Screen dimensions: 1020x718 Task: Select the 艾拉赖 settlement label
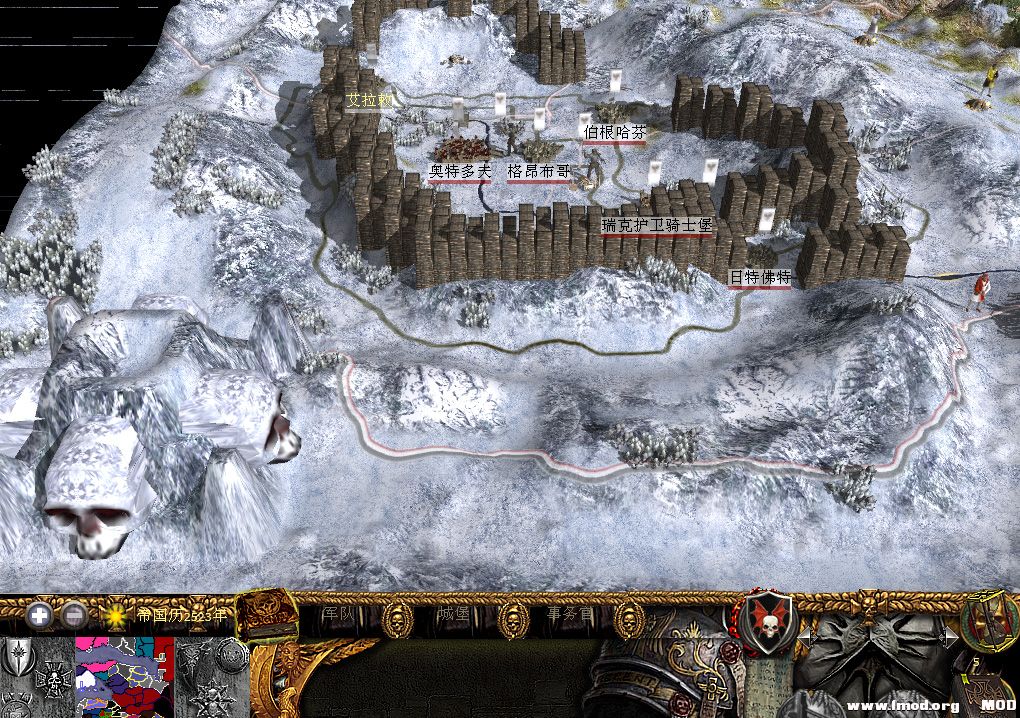pyautogui.click(x=371, y=100)
